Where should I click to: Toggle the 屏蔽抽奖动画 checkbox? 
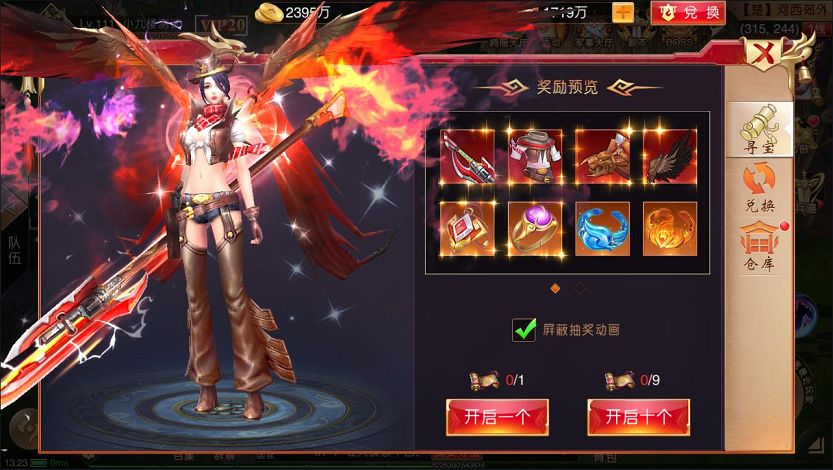524,329
